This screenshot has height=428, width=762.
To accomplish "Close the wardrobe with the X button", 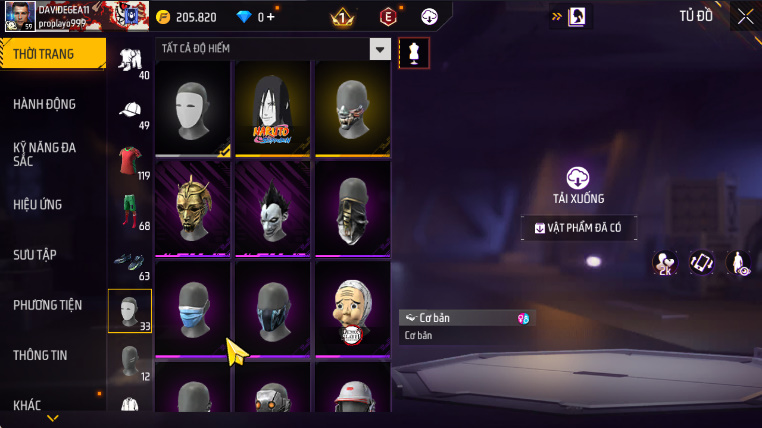I will [x=745, y=16].
